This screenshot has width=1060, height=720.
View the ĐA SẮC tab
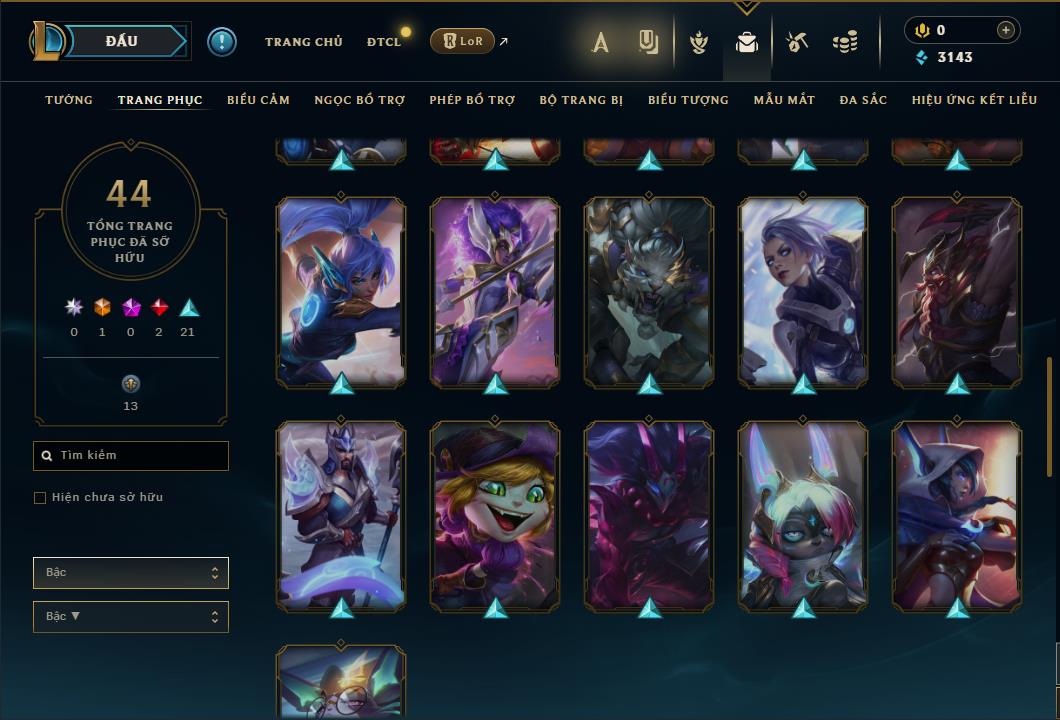[863, 100]
